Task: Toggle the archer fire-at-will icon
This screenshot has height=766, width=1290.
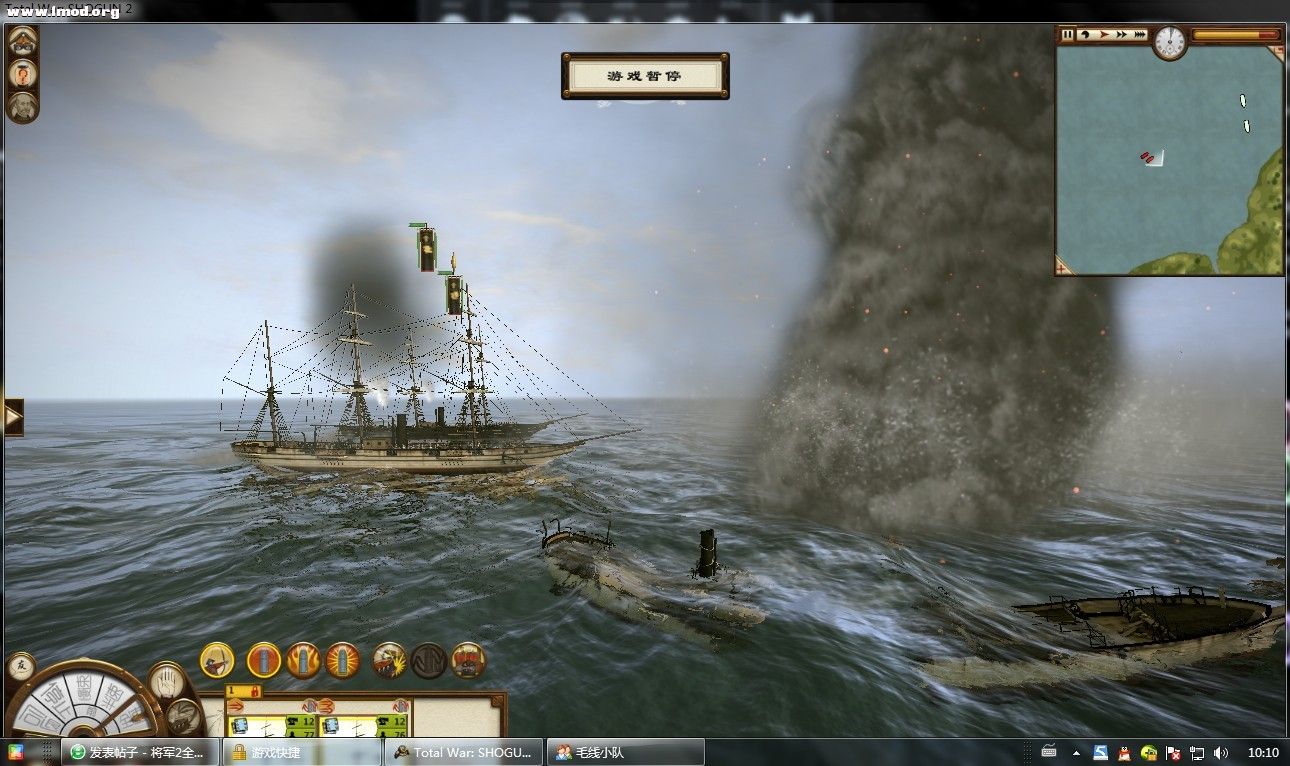Action: [x=217, y=660]
